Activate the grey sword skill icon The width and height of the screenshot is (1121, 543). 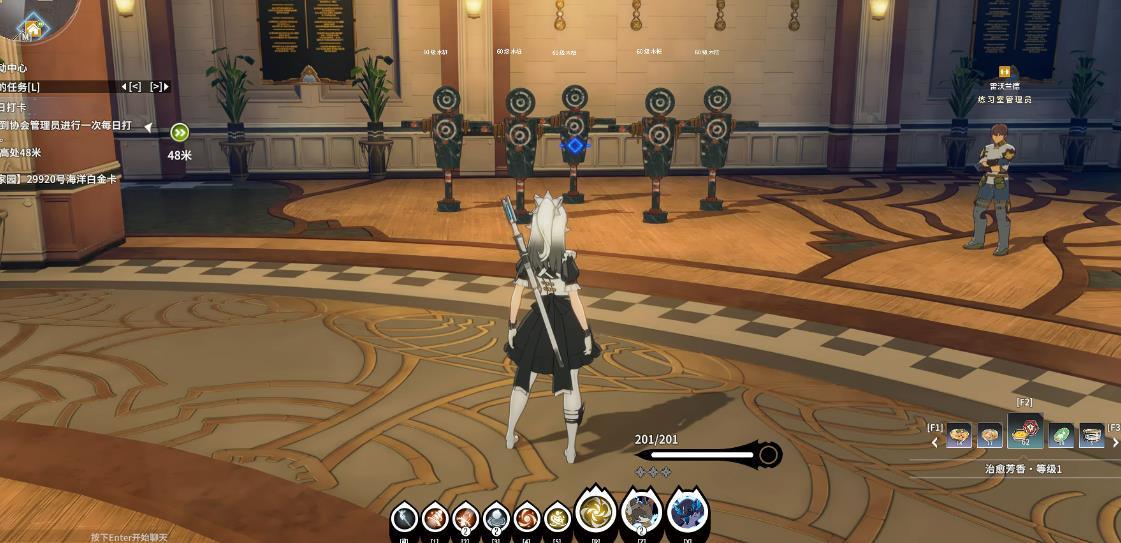pos(404,518)
